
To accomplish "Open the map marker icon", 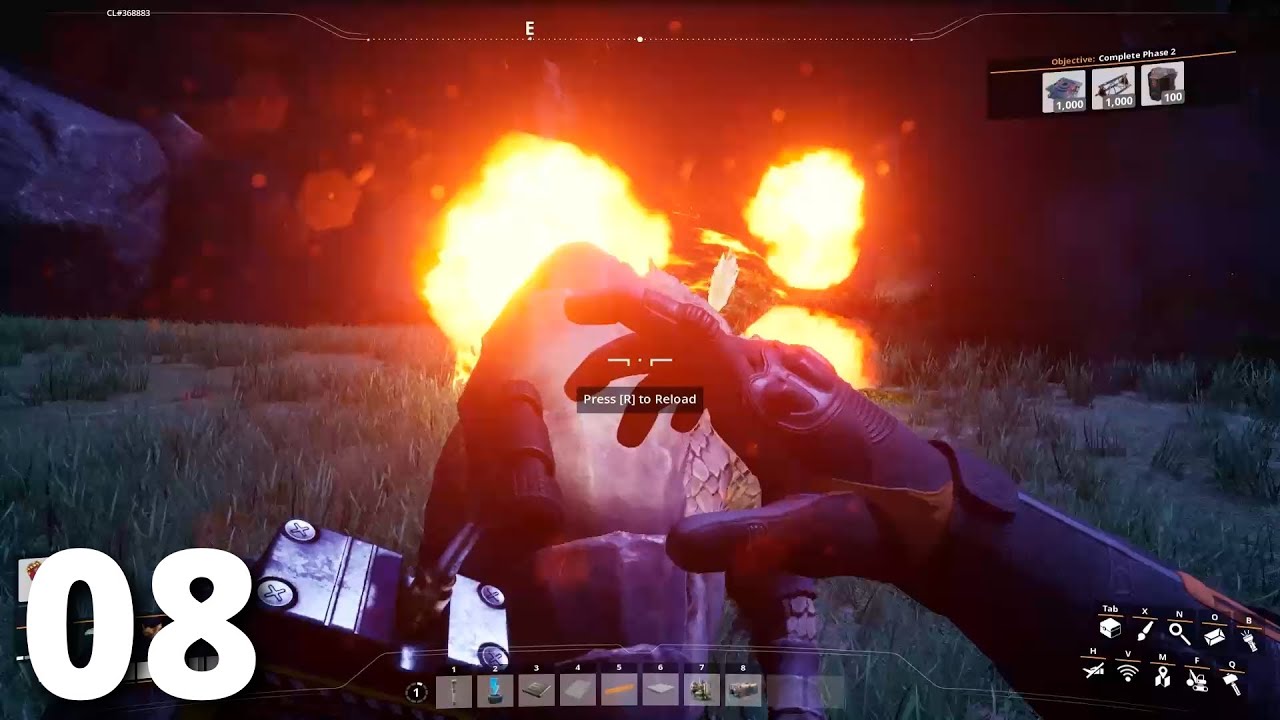I will tap(1162, 677).
